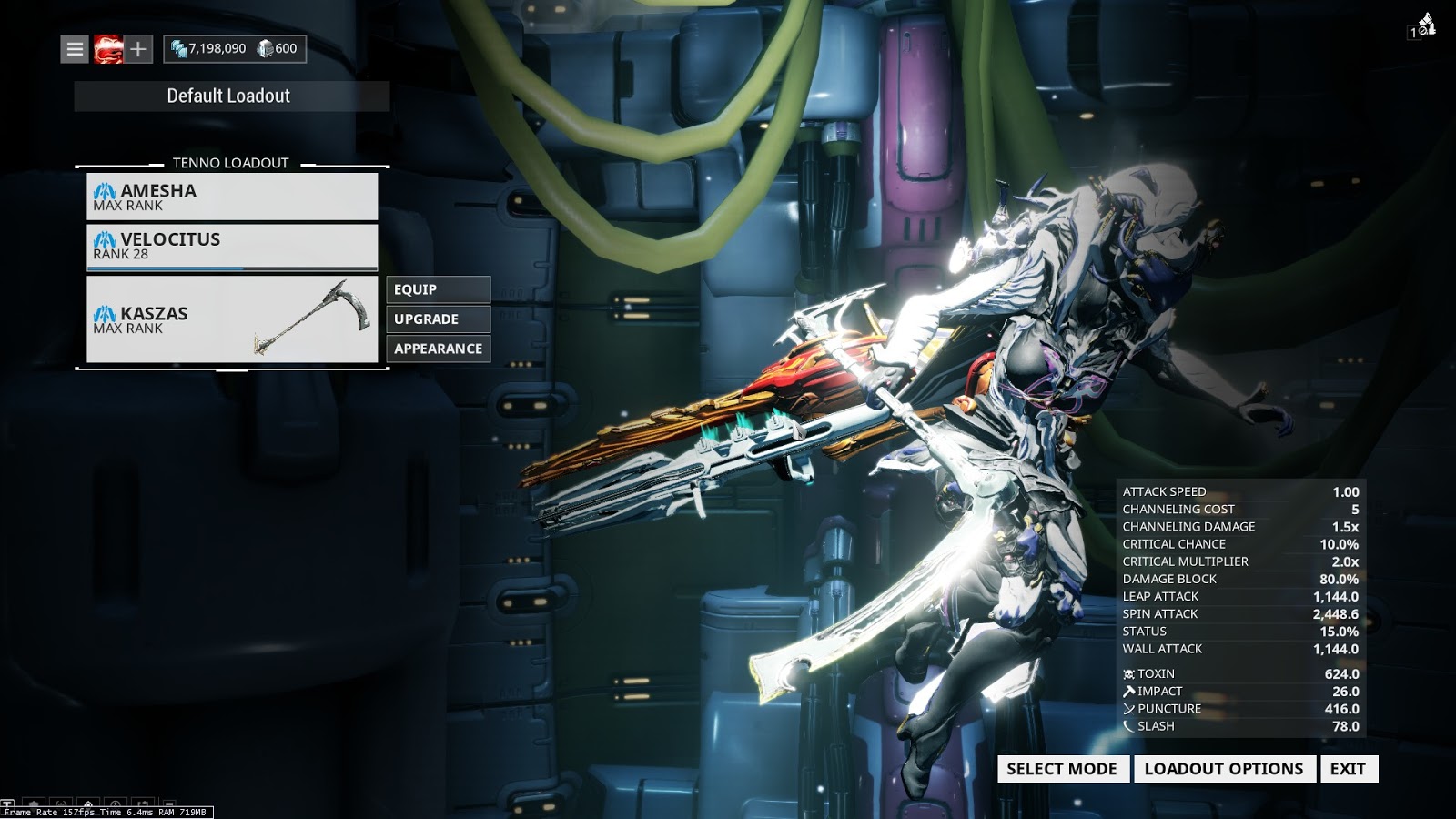Click the Puncture damage type icon

tap(1128, 709)
